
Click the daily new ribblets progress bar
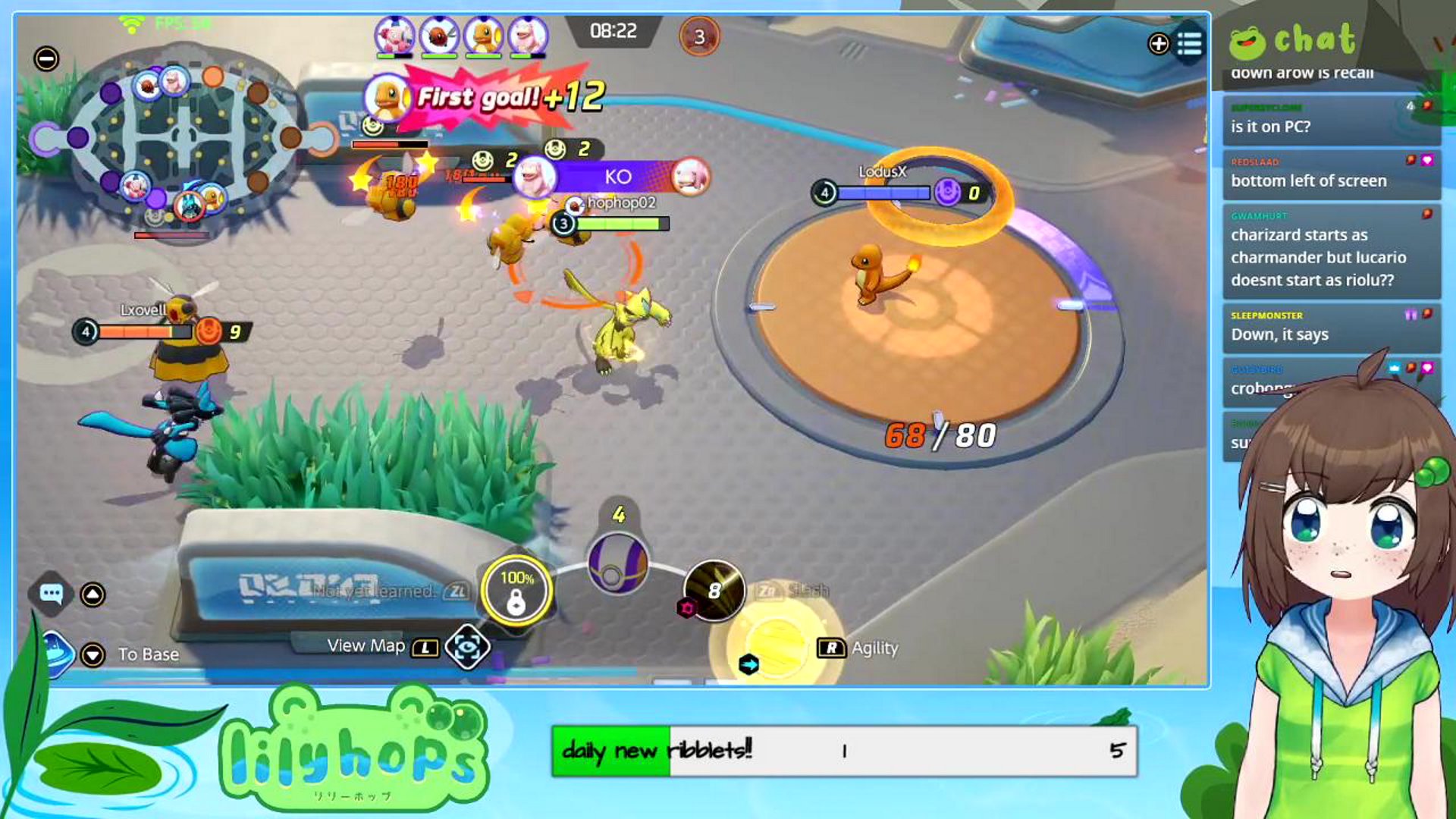(x=844, y=751)
